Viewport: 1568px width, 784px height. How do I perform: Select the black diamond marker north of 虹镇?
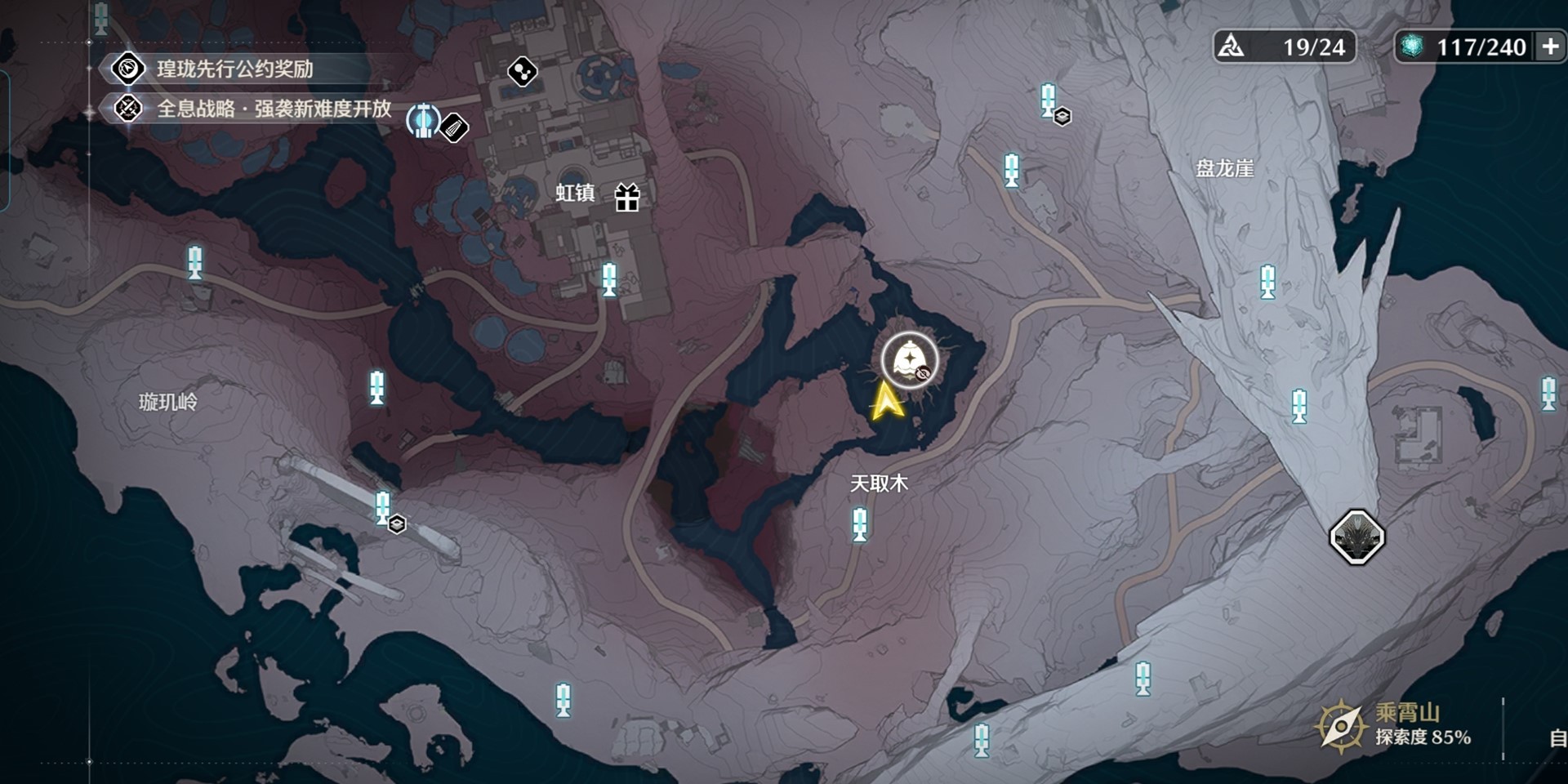tap(522, 72)
